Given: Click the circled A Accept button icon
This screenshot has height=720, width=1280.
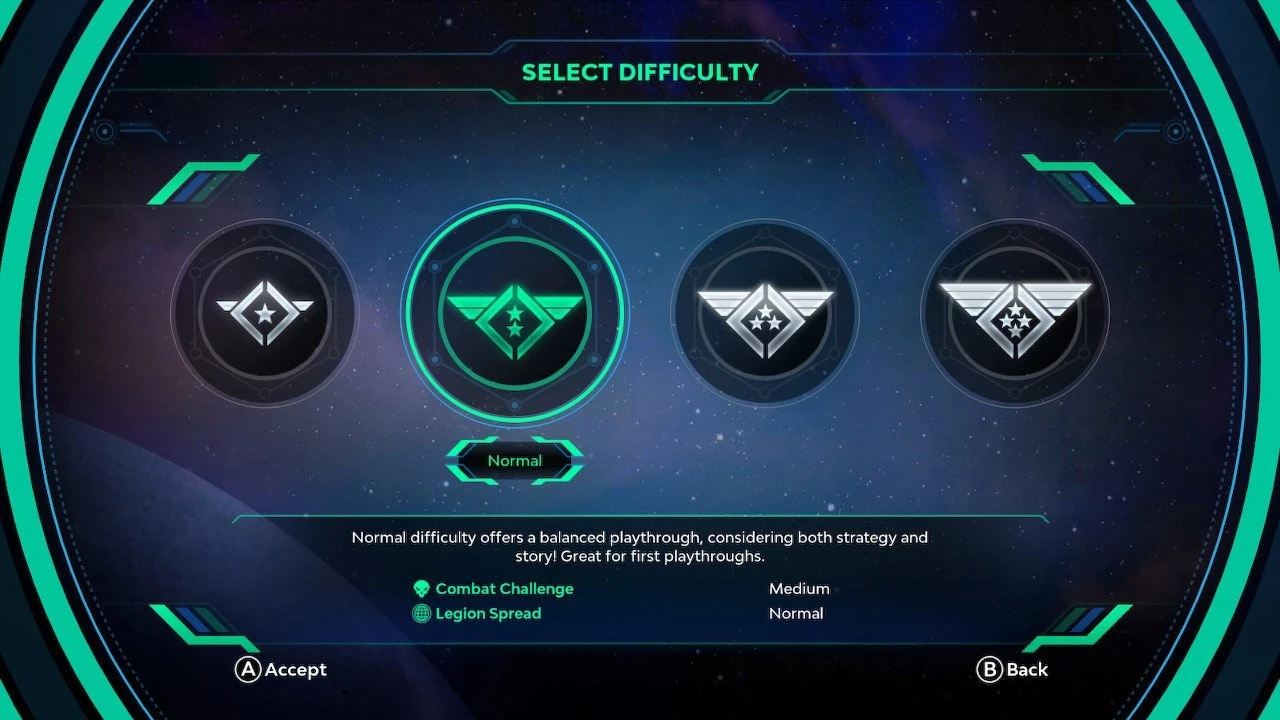Looking at the screenshot, I should pos(246,670).
